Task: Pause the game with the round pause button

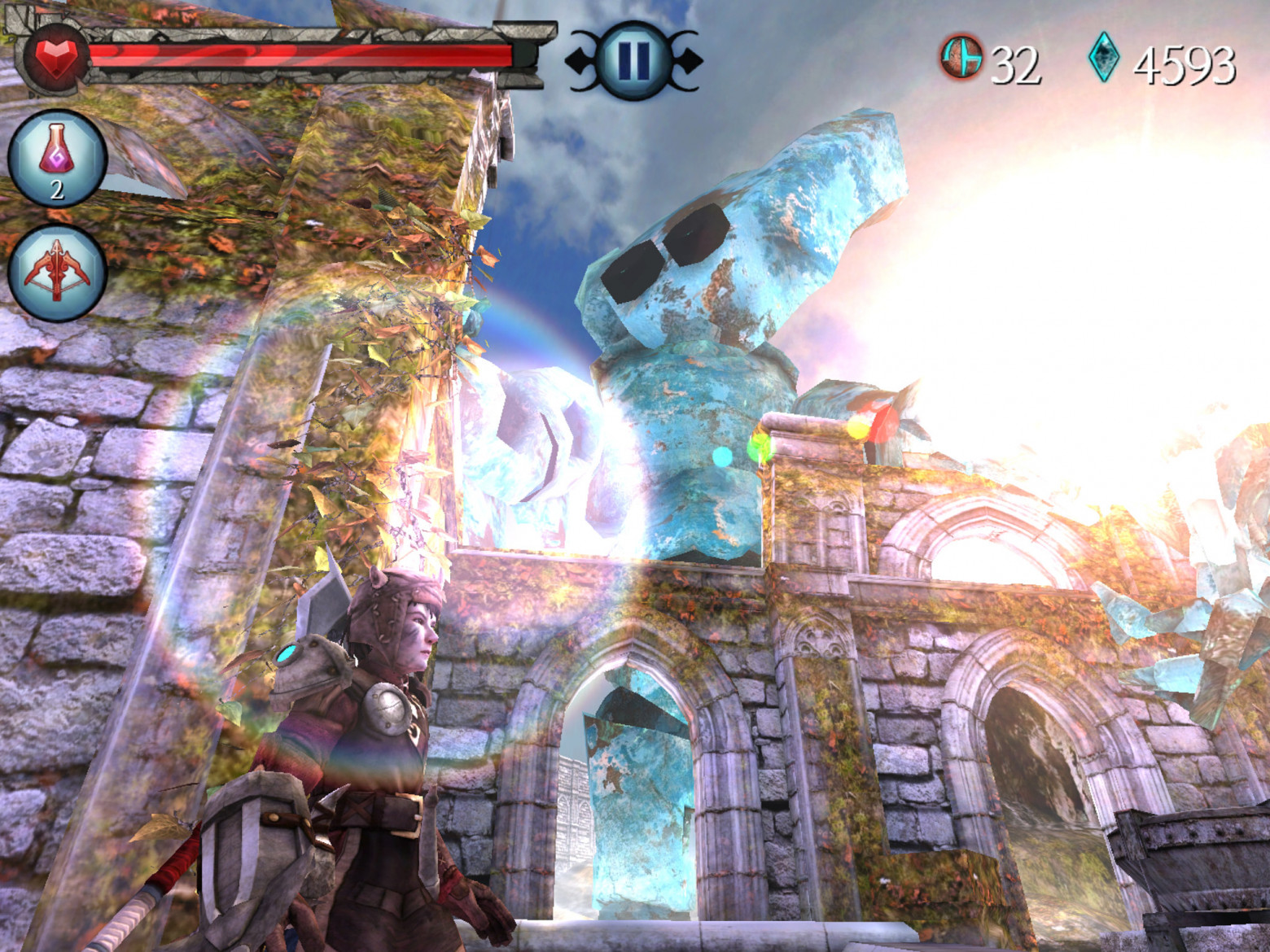Action: (x=633, y=59)
